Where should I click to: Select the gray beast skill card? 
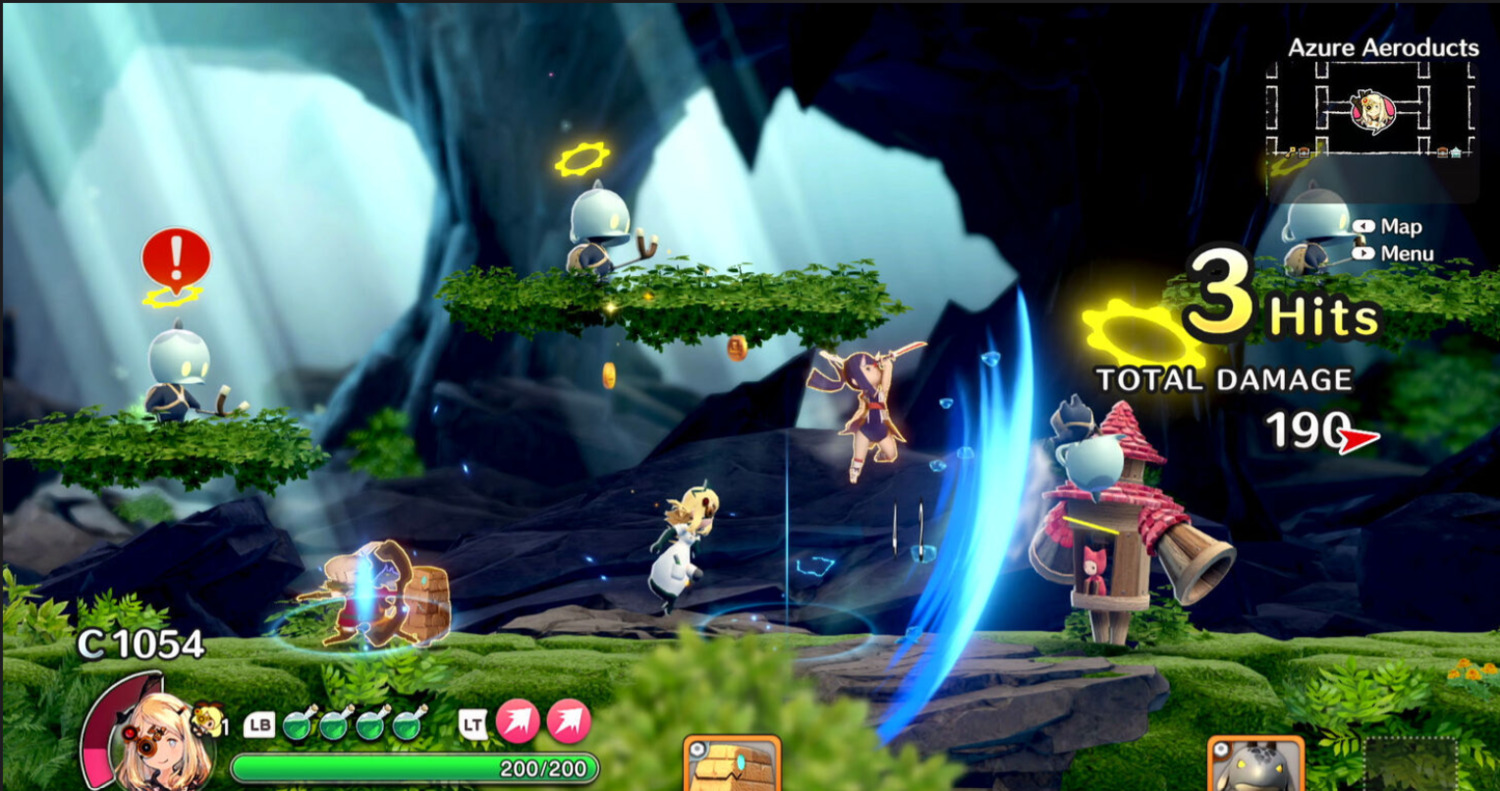click(1256, 766)
